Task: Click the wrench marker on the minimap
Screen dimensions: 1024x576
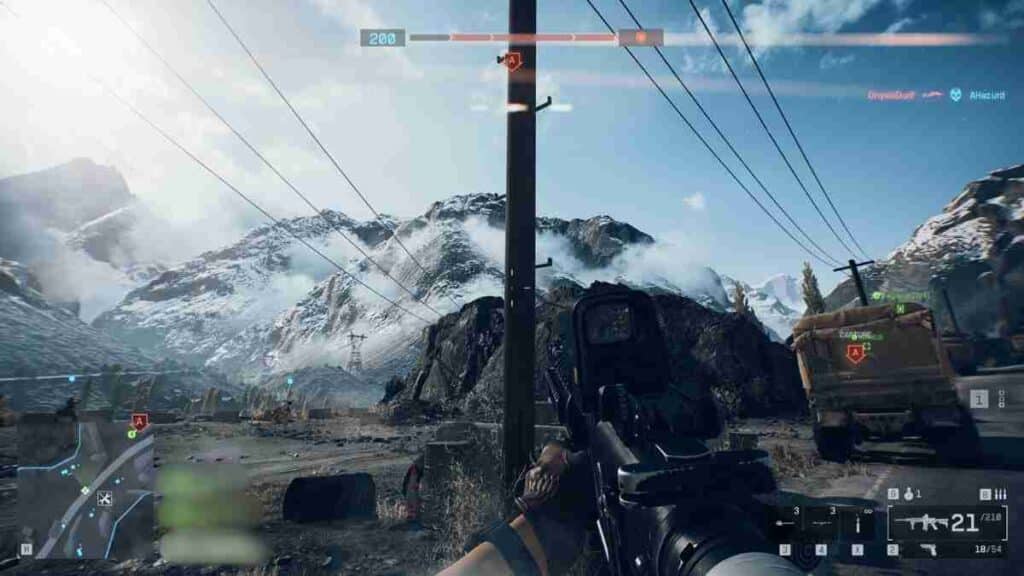Action: [105, 497]
